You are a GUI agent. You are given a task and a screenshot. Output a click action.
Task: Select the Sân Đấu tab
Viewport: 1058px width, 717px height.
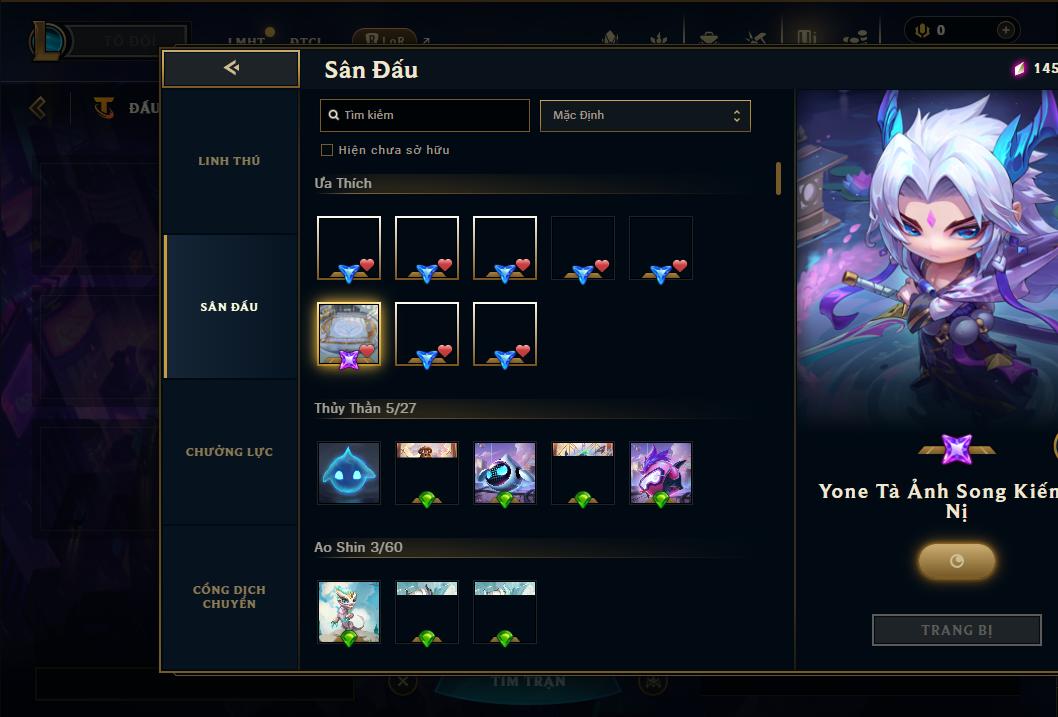229,307
